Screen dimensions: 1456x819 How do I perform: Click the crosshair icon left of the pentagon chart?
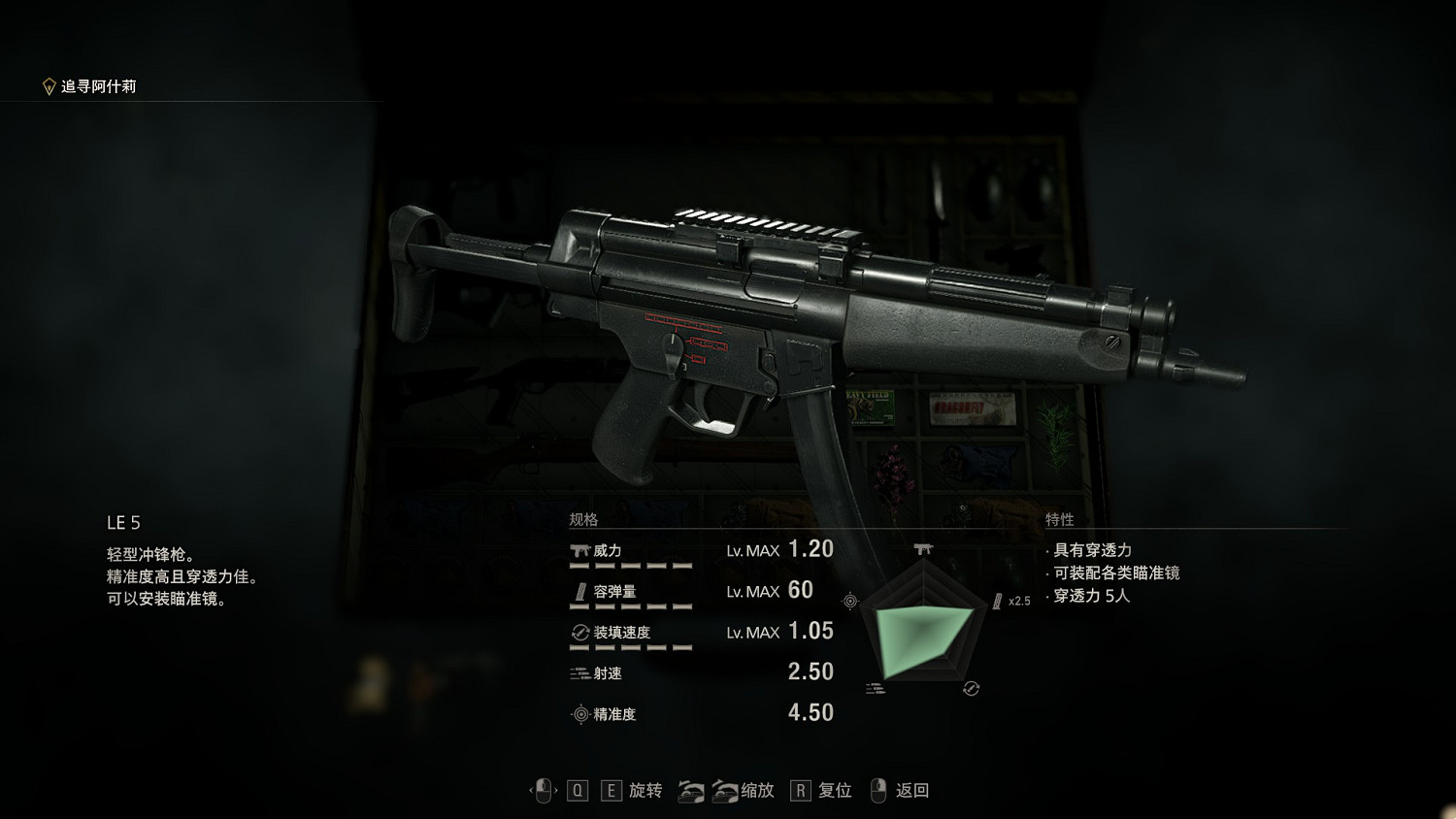pyautogui.click(x=851, y=600)
